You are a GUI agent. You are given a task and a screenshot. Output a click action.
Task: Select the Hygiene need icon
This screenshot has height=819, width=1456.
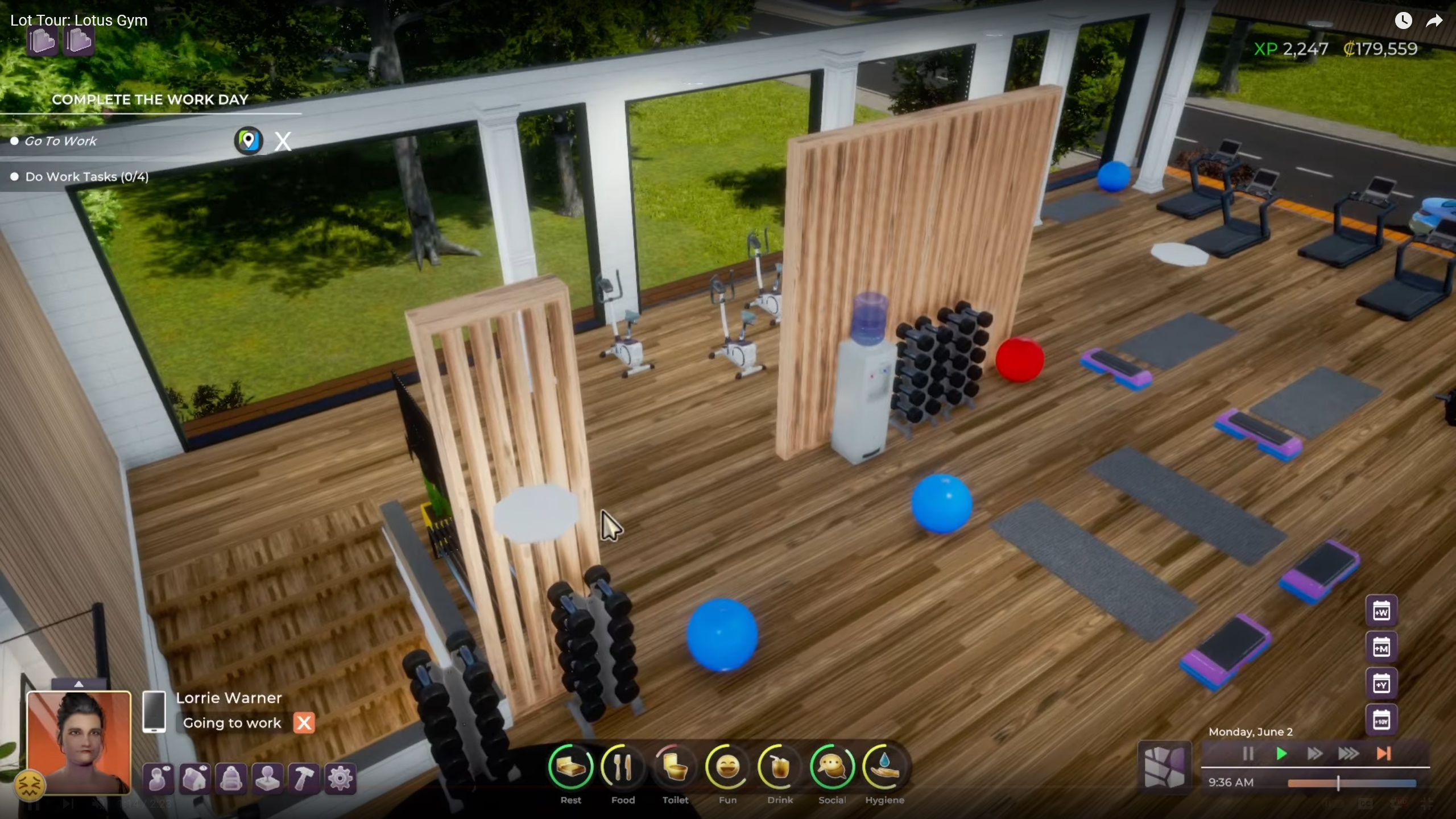tap(883, 768)
